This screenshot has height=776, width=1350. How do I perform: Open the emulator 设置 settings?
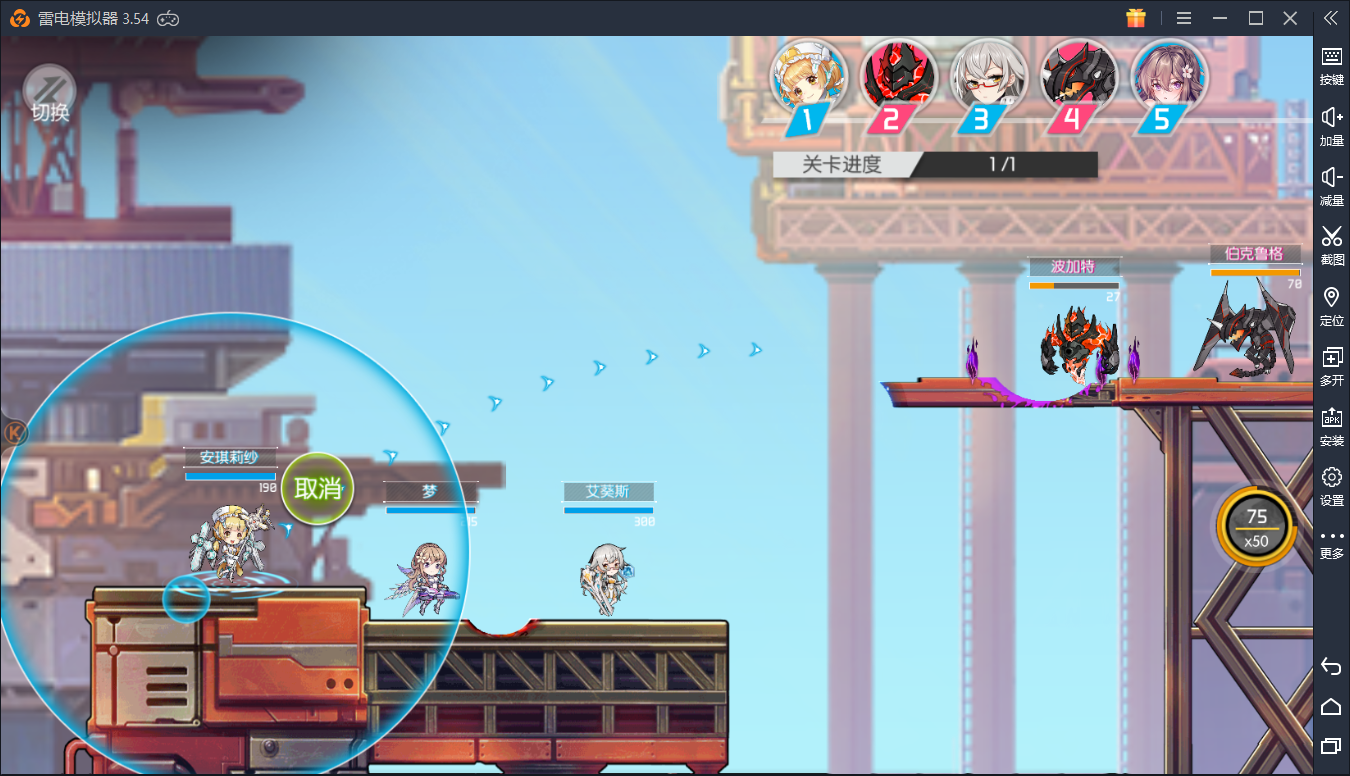[x=1331, y=485]
